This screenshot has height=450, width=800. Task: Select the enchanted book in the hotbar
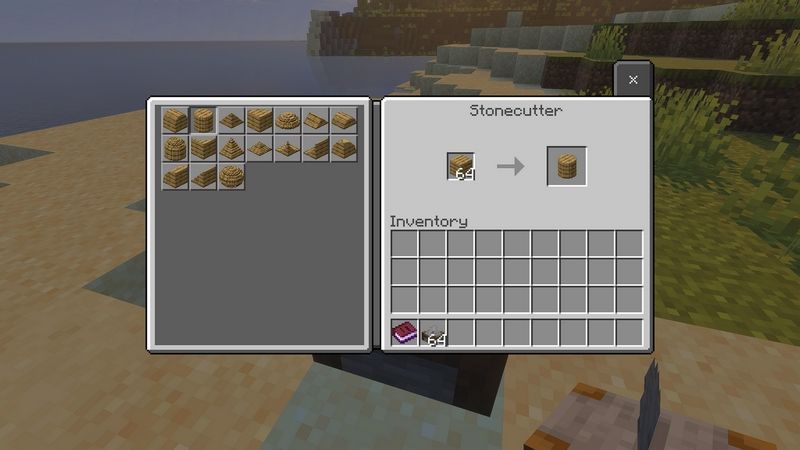coord(404,333)
